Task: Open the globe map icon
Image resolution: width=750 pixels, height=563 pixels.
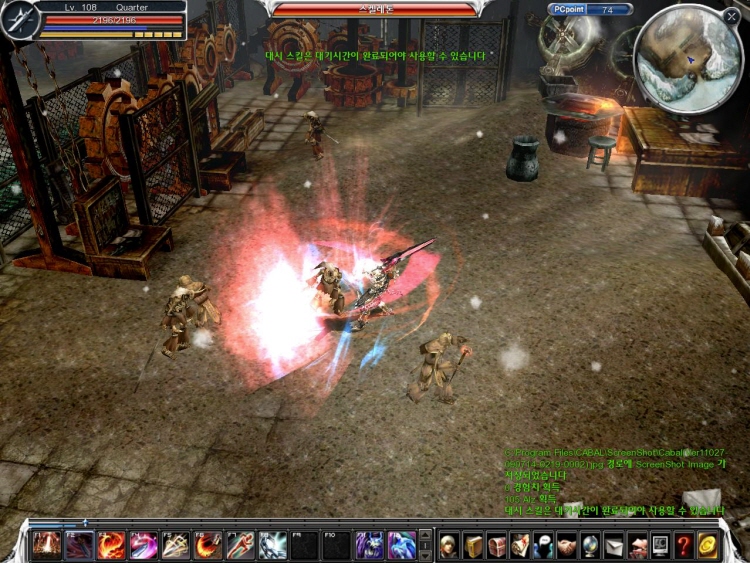Action: tap(590, 545)
